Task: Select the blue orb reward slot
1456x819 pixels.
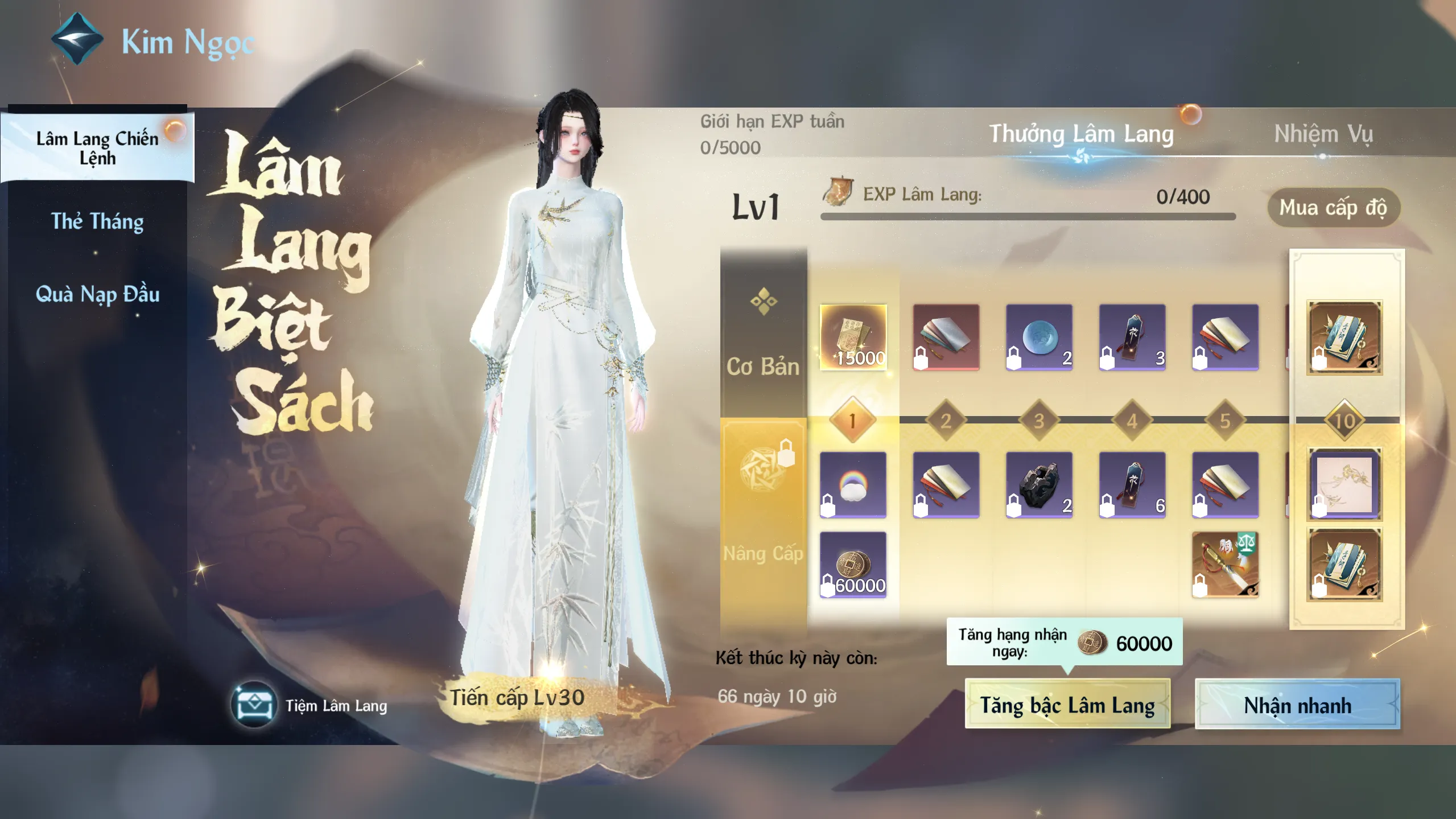Action: click(1038, 337)
